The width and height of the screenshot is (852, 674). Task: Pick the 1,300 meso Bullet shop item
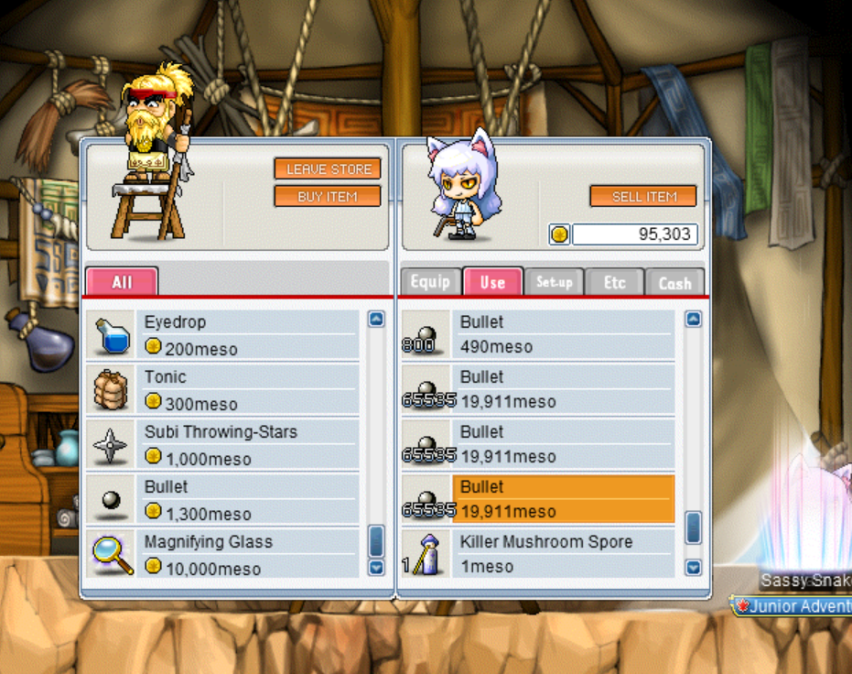coord(250,499)
